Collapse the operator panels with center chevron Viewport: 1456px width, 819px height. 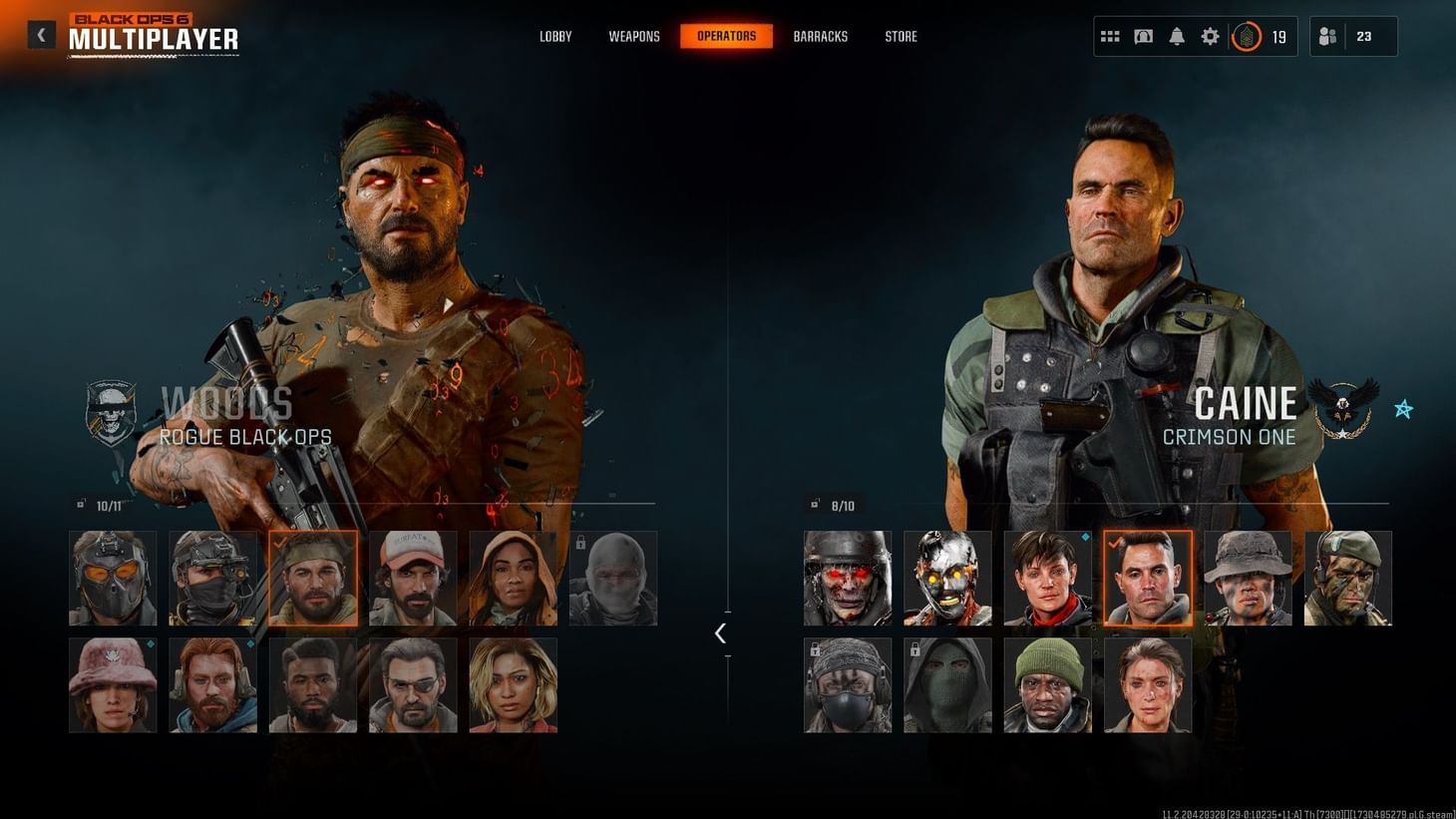coord(720,632)
